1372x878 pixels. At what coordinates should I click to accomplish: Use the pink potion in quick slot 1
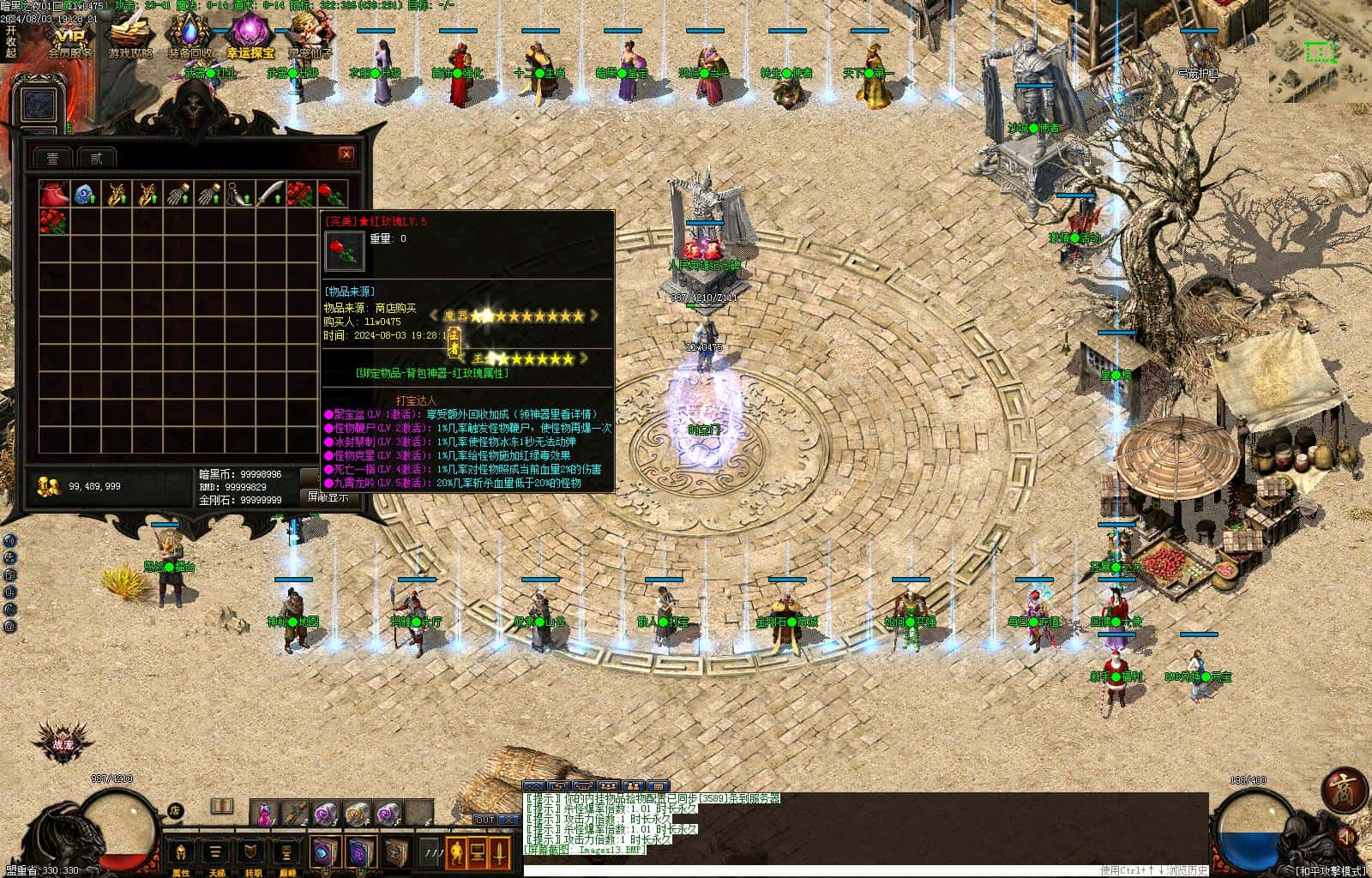point(265,810)
